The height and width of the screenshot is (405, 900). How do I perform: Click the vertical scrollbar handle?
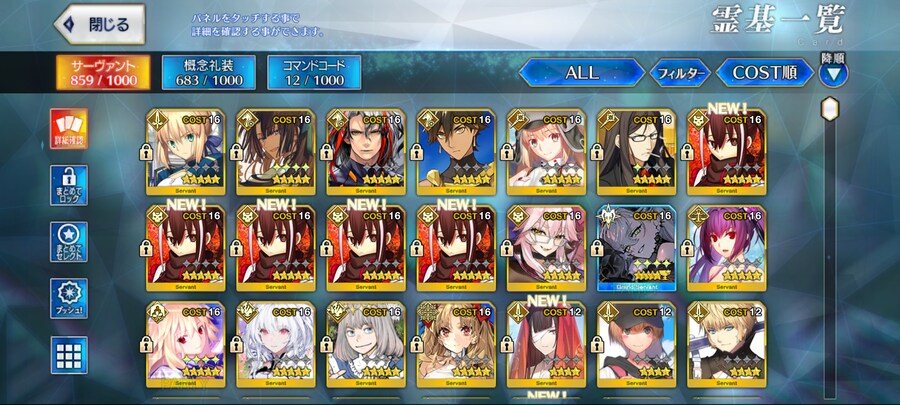tap(829, 107)
